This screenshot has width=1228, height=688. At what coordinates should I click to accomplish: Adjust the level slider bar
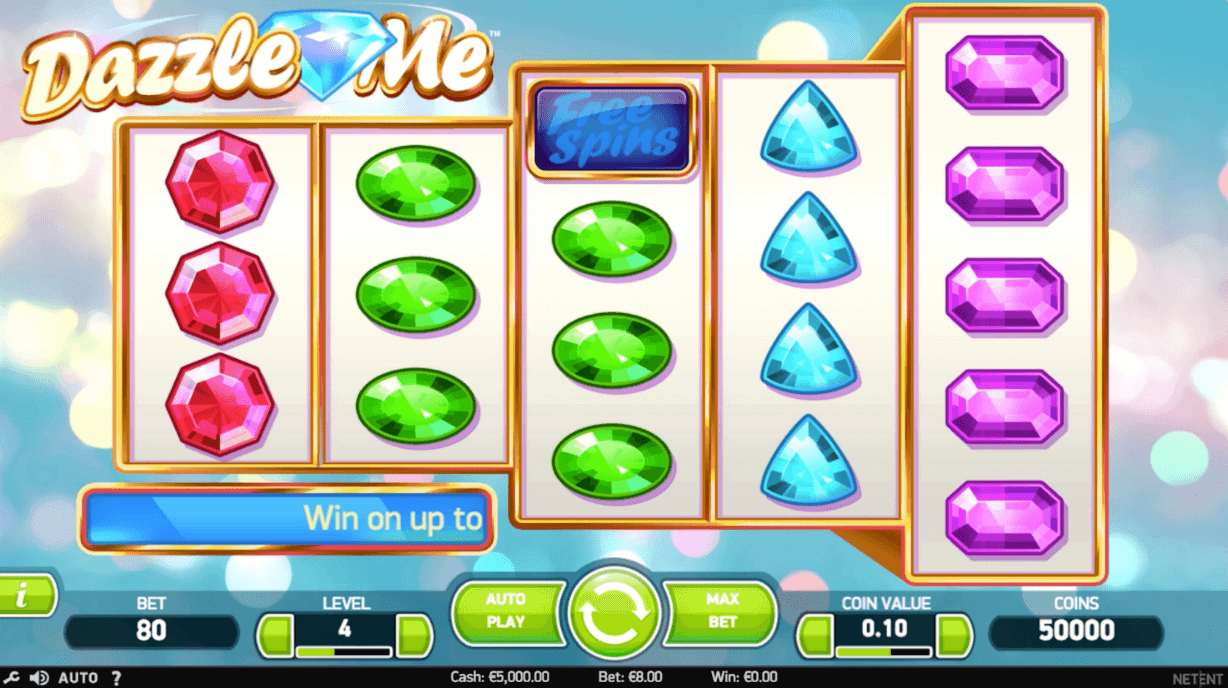pyautogui.click(x=344, y=652)
